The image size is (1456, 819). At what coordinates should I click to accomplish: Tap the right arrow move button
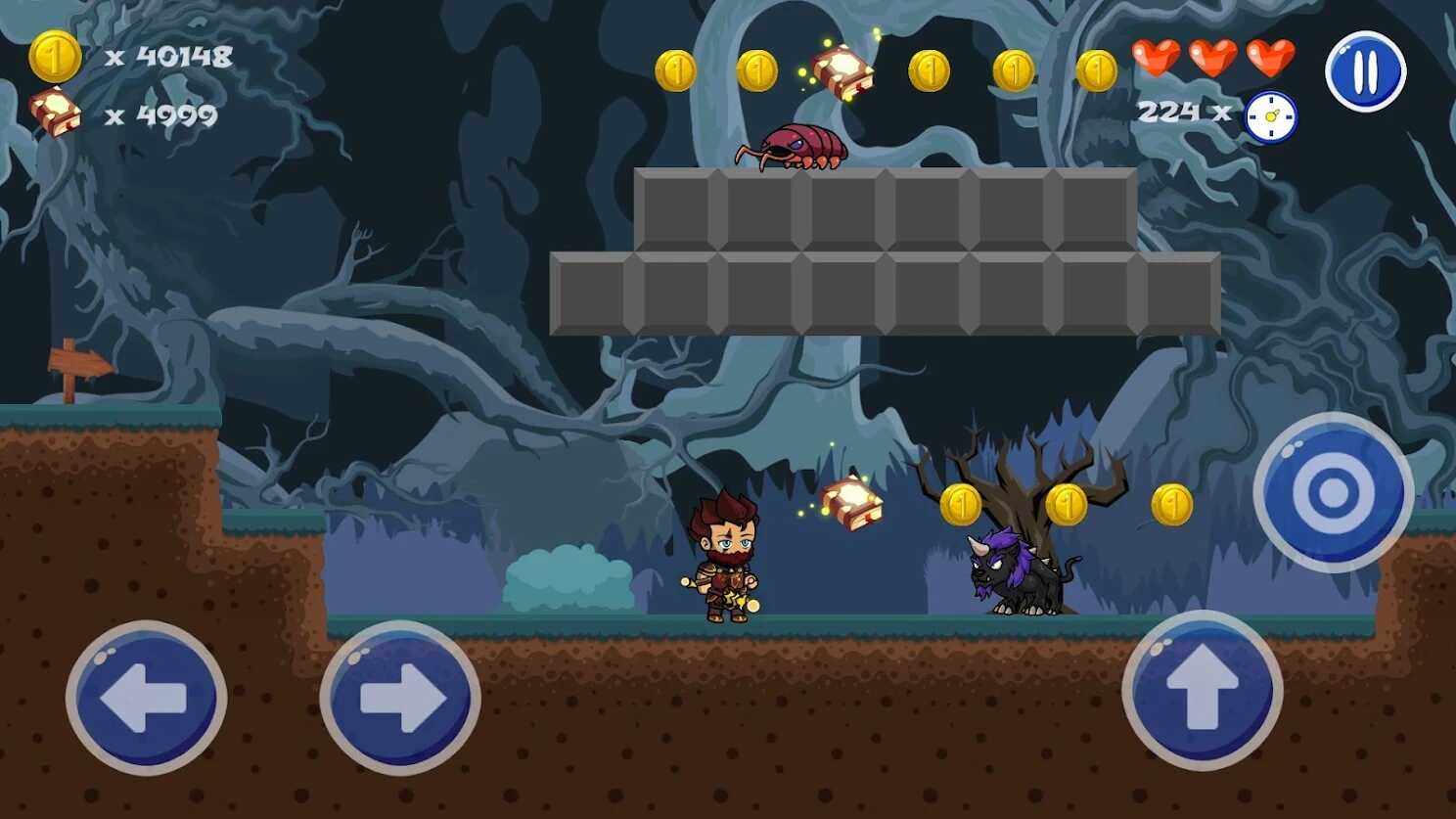[400, 698]
